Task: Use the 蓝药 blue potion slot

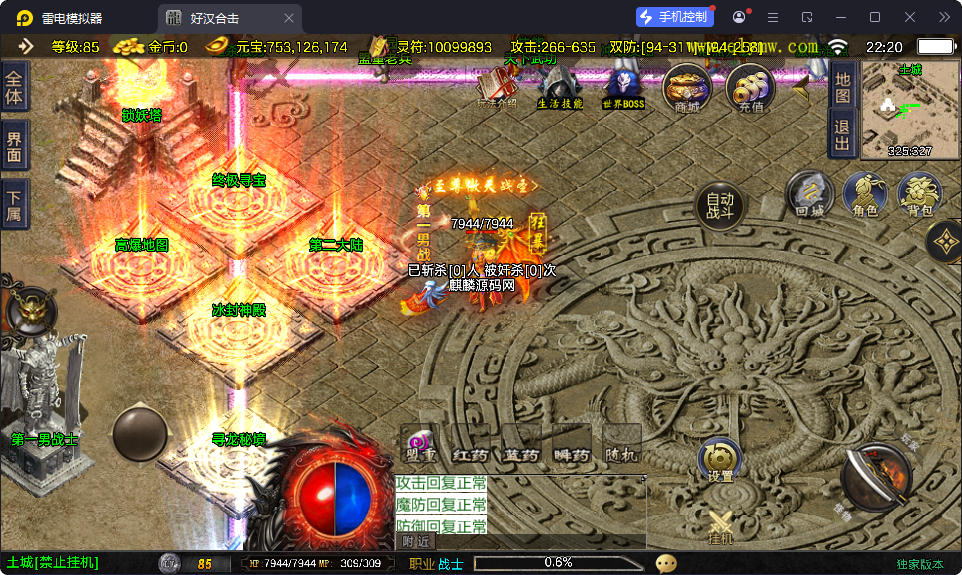Action: point(521,445)
